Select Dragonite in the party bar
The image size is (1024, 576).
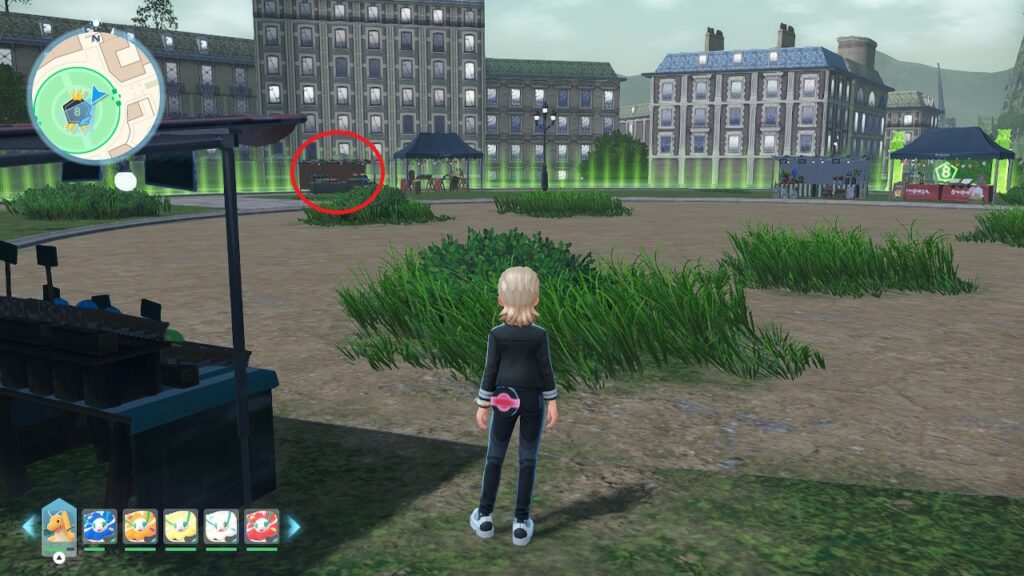(59, 525)
